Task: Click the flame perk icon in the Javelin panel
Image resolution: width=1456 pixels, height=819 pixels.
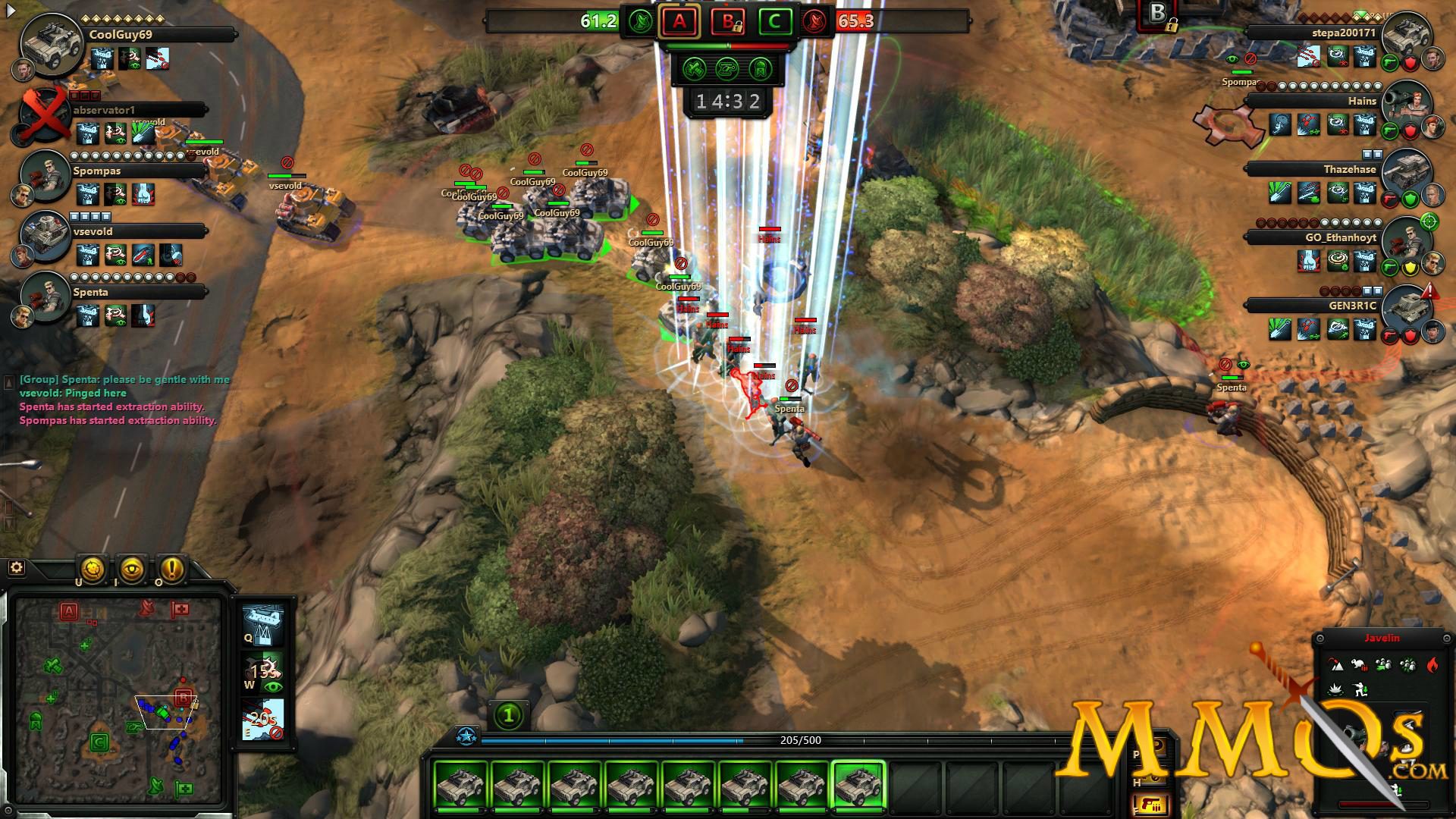Action: click(1432, 664)
